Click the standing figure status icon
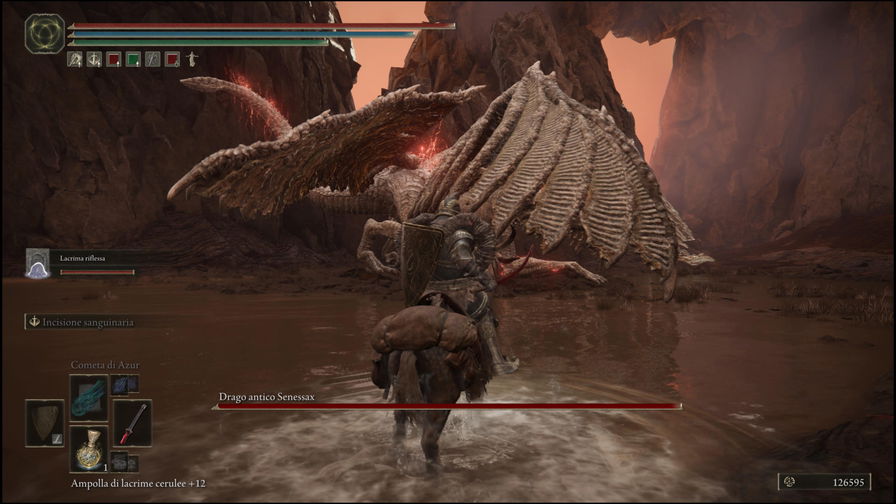Screen dimensions: 896x504 tap(191, 59)
